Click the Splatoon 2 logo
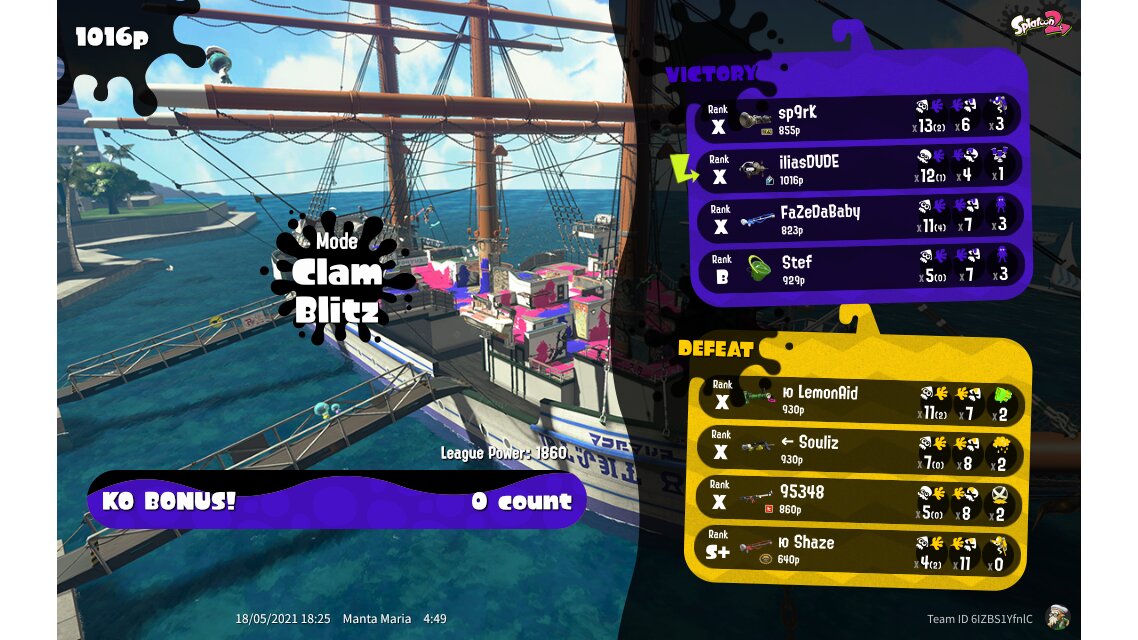Viewport: 1138px width, 640px height. click(1041, 24)
